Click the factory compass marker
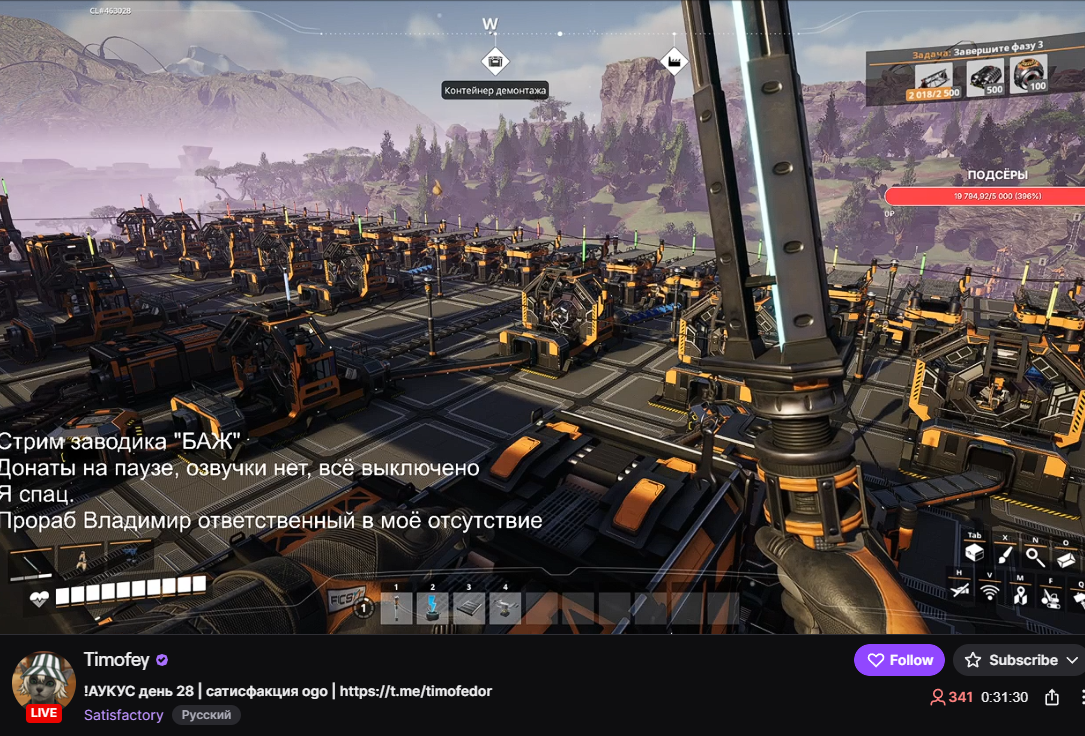This screenshot has height=736, width=1085. (x=675, y=62)
